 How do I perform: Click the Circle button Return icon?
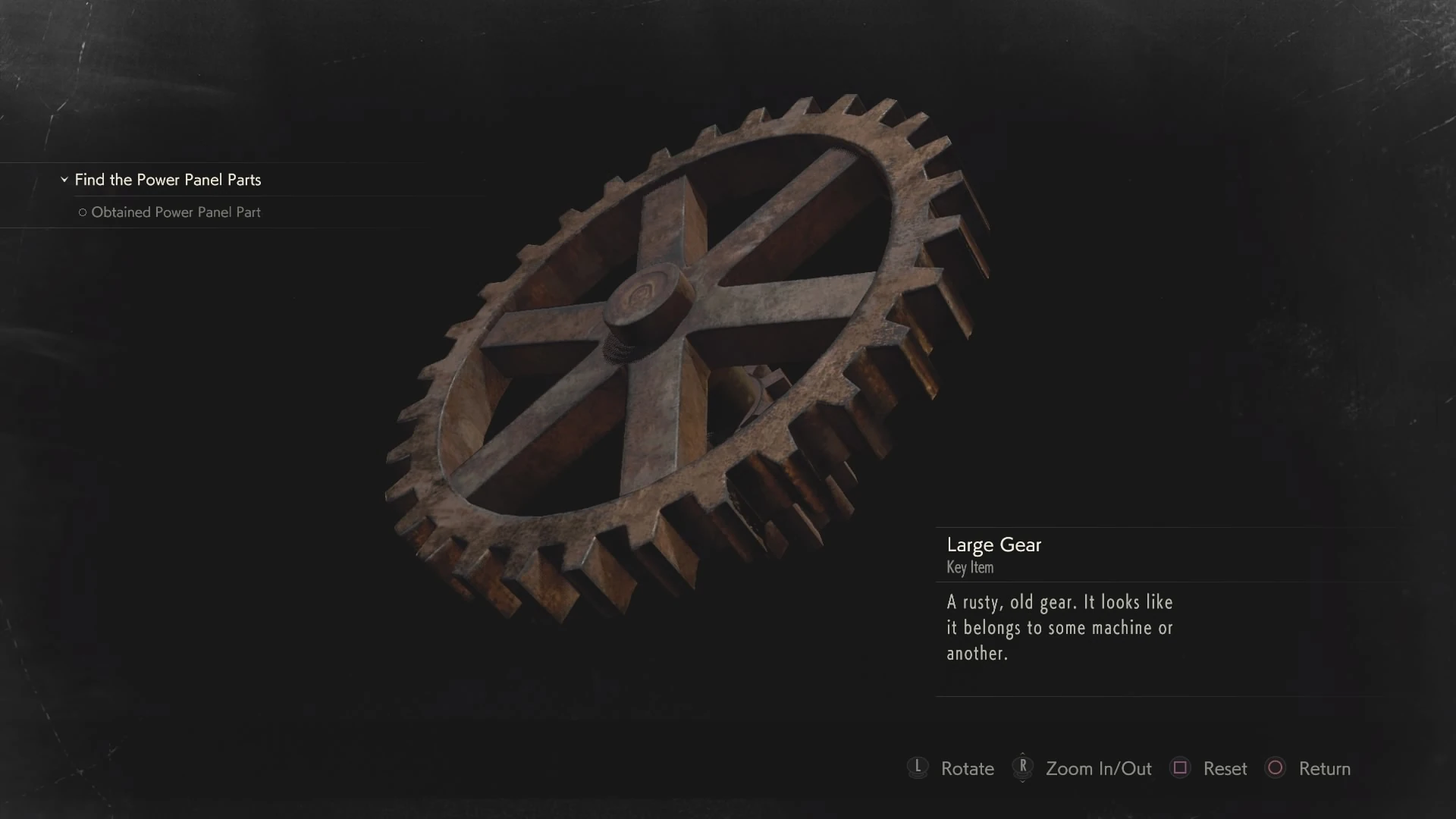(x=1276, y=768)
